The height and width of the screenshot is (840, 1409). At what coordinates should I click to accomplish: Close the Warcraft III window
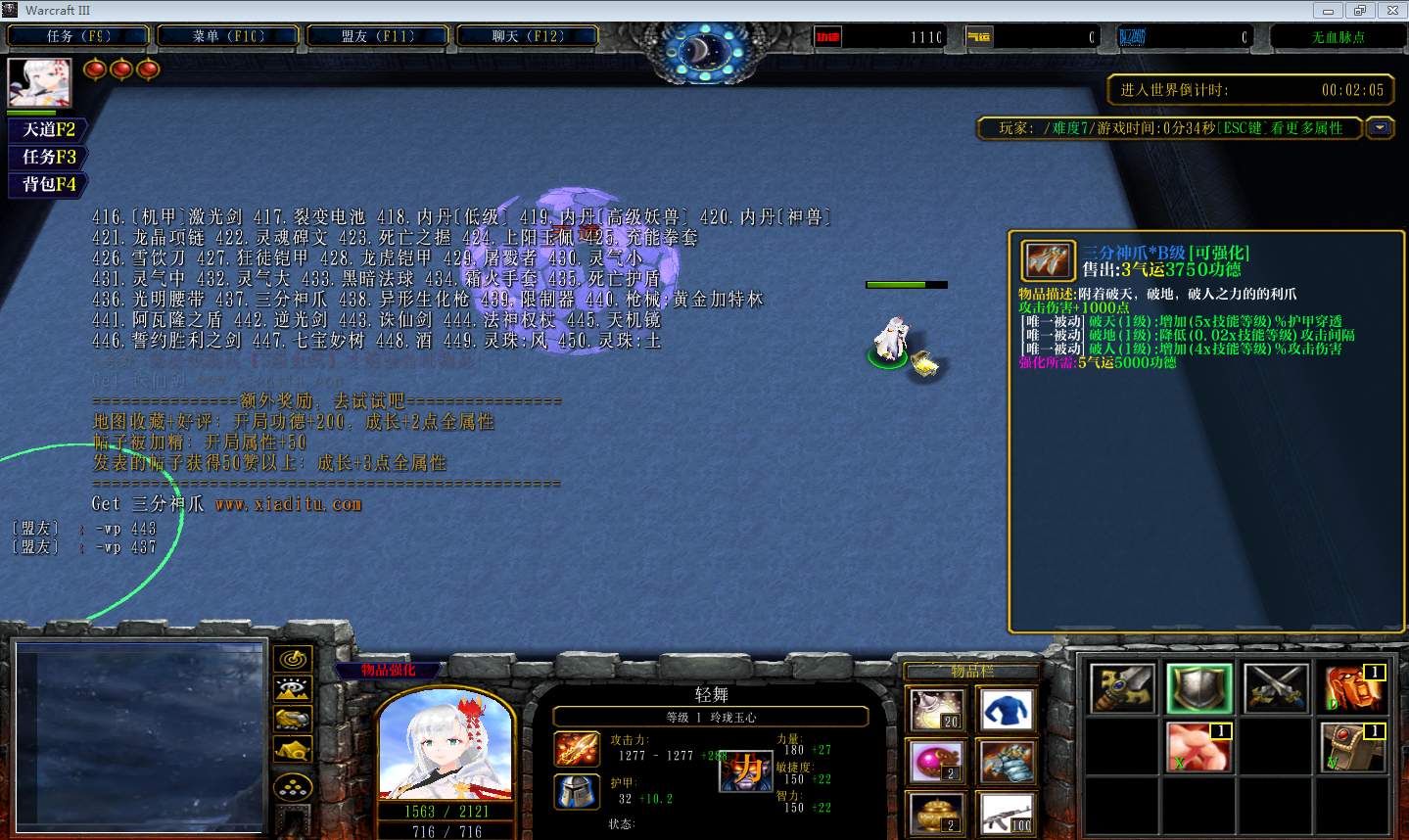click(x=1387, y=11)
